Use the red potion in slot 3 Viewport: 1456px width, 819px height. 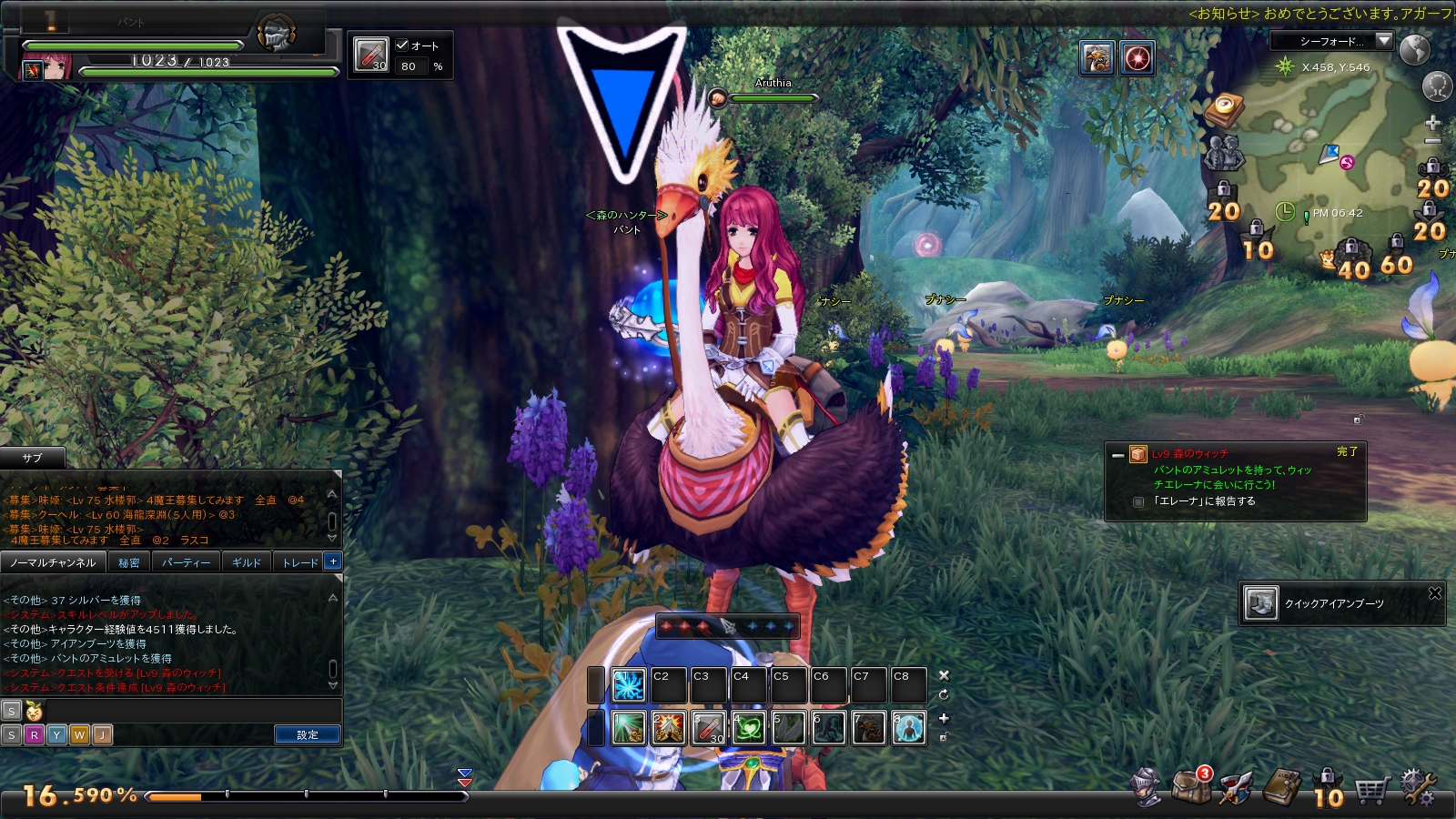[x=708, y=728]
